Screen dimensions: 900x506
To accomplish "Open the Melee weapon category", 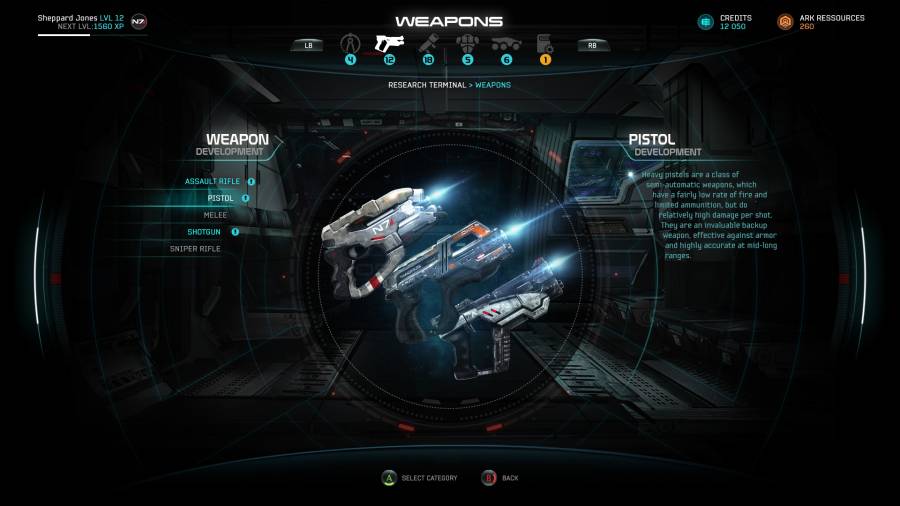I will [x=215, y=215].
